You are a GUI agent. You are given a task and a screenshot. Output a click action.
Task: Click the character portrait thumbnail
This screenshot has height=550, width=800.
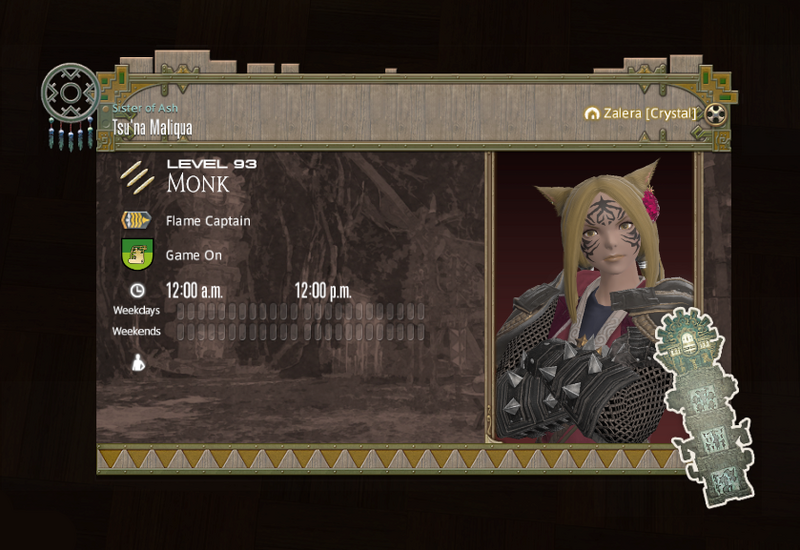pos(594,298)
